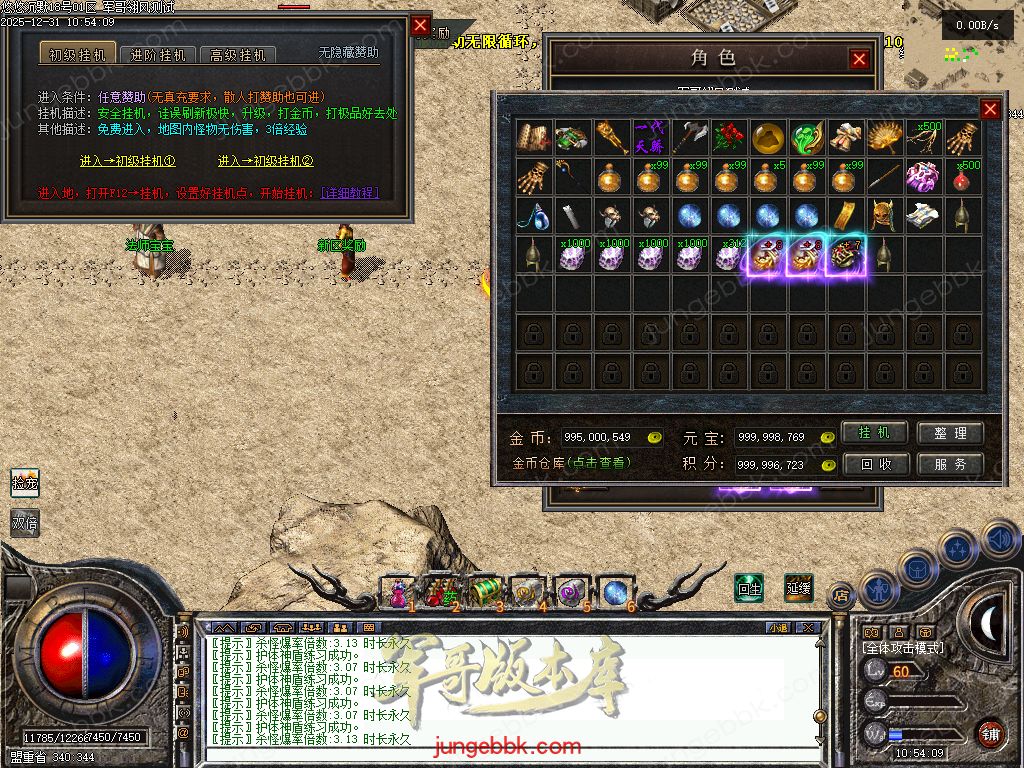
Task: Enter 初级挂机② map link
Action: coord(266,161)
